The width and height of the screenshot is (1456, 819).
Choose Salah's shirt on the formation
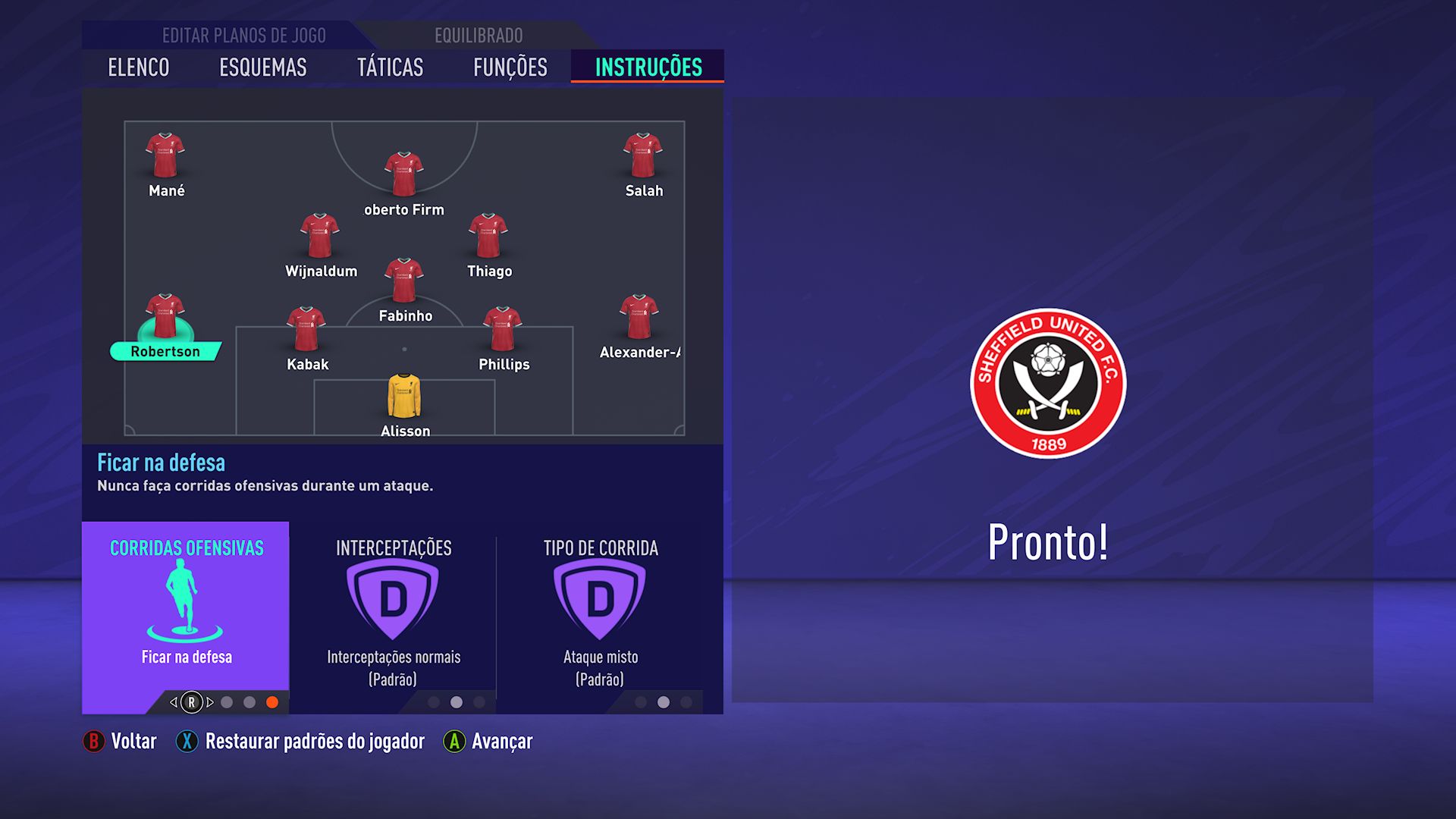[643, 155]
